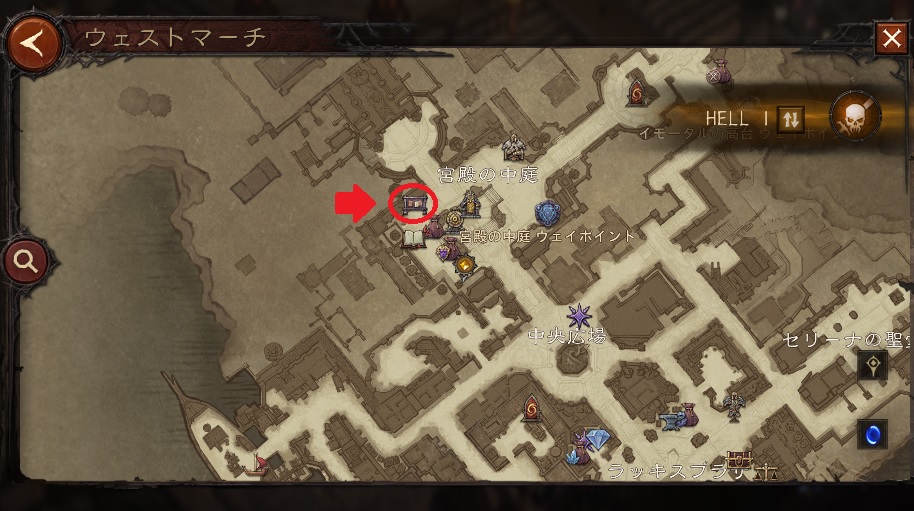Select the circled notice board marker
The image size is (914, 511).
coord(412,204)
